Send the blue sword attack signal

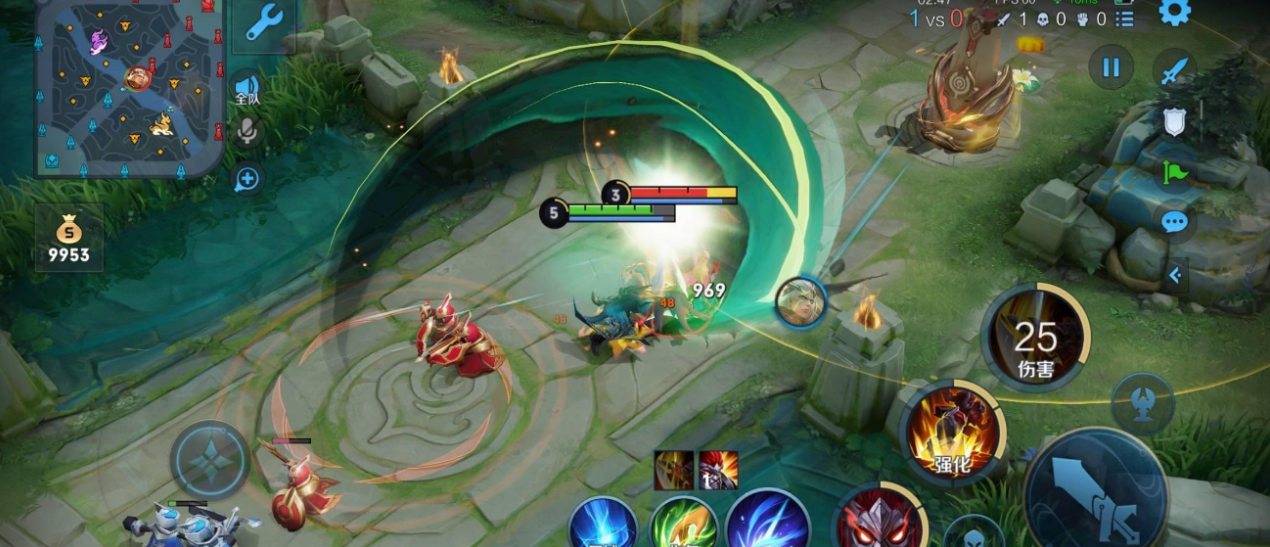[x=1175, y=70]
